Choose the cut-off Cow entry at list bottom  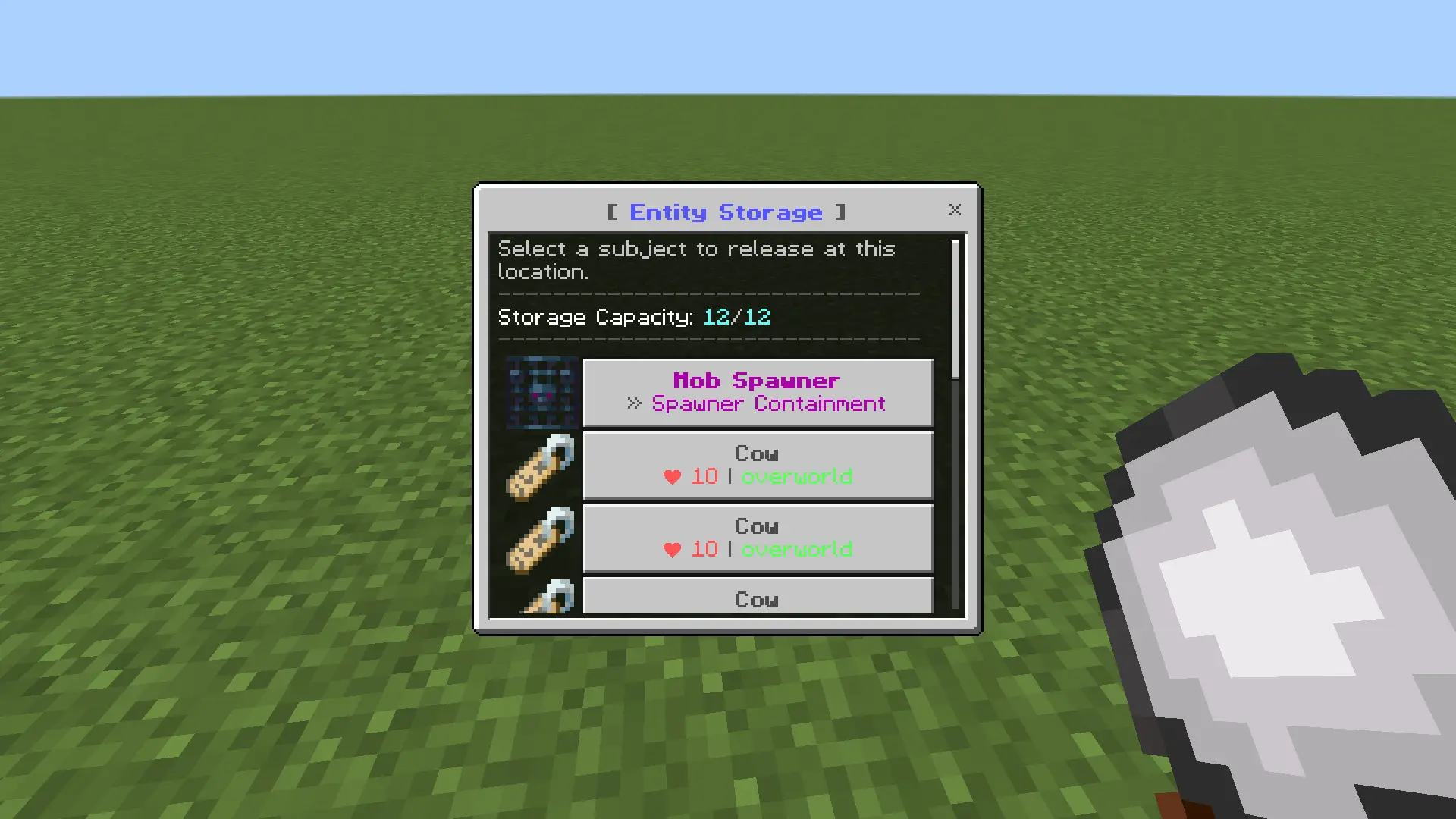pos(757,598)
